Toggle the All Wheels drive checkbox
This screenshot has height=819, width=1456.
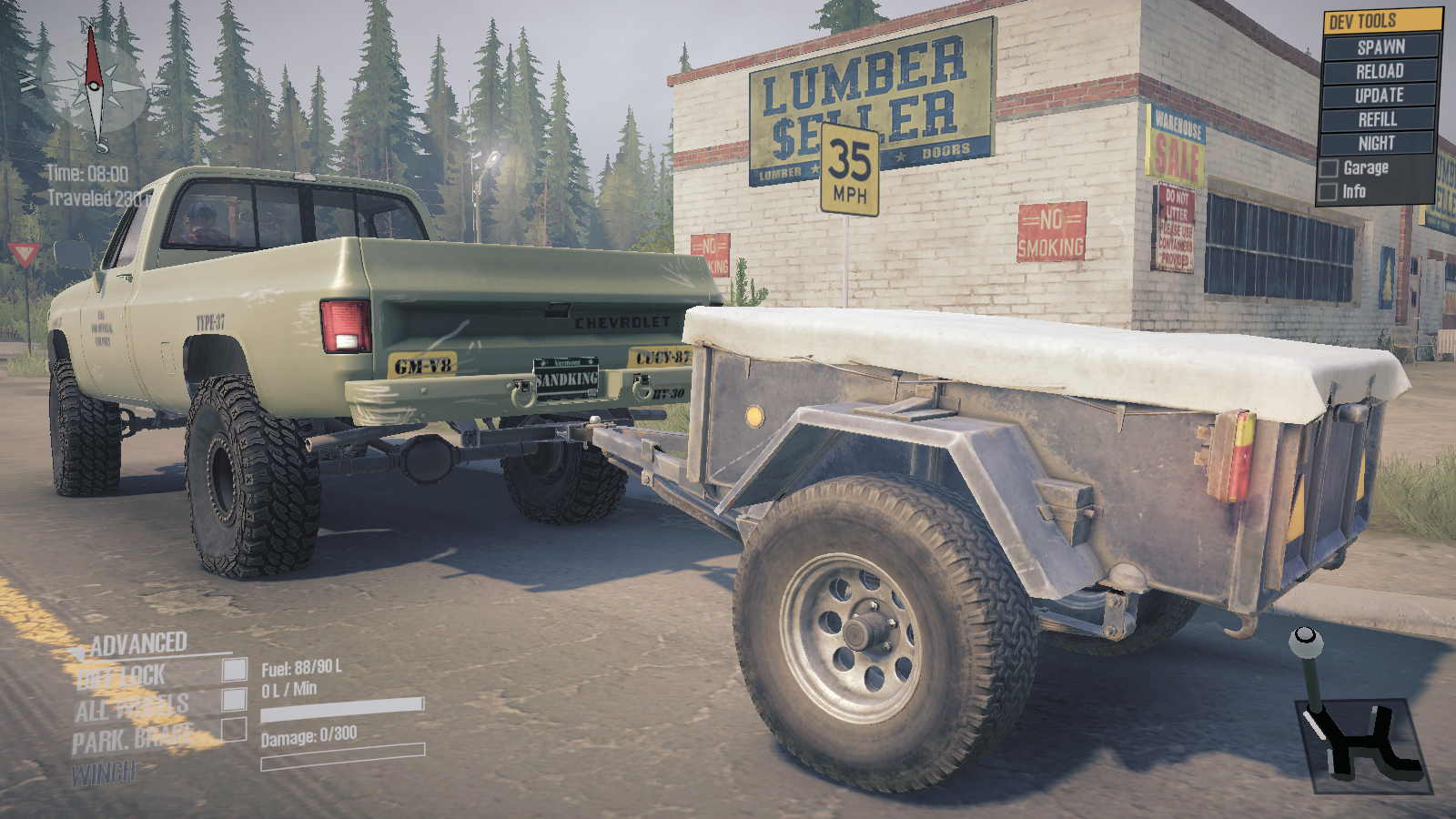coord(235,699)
